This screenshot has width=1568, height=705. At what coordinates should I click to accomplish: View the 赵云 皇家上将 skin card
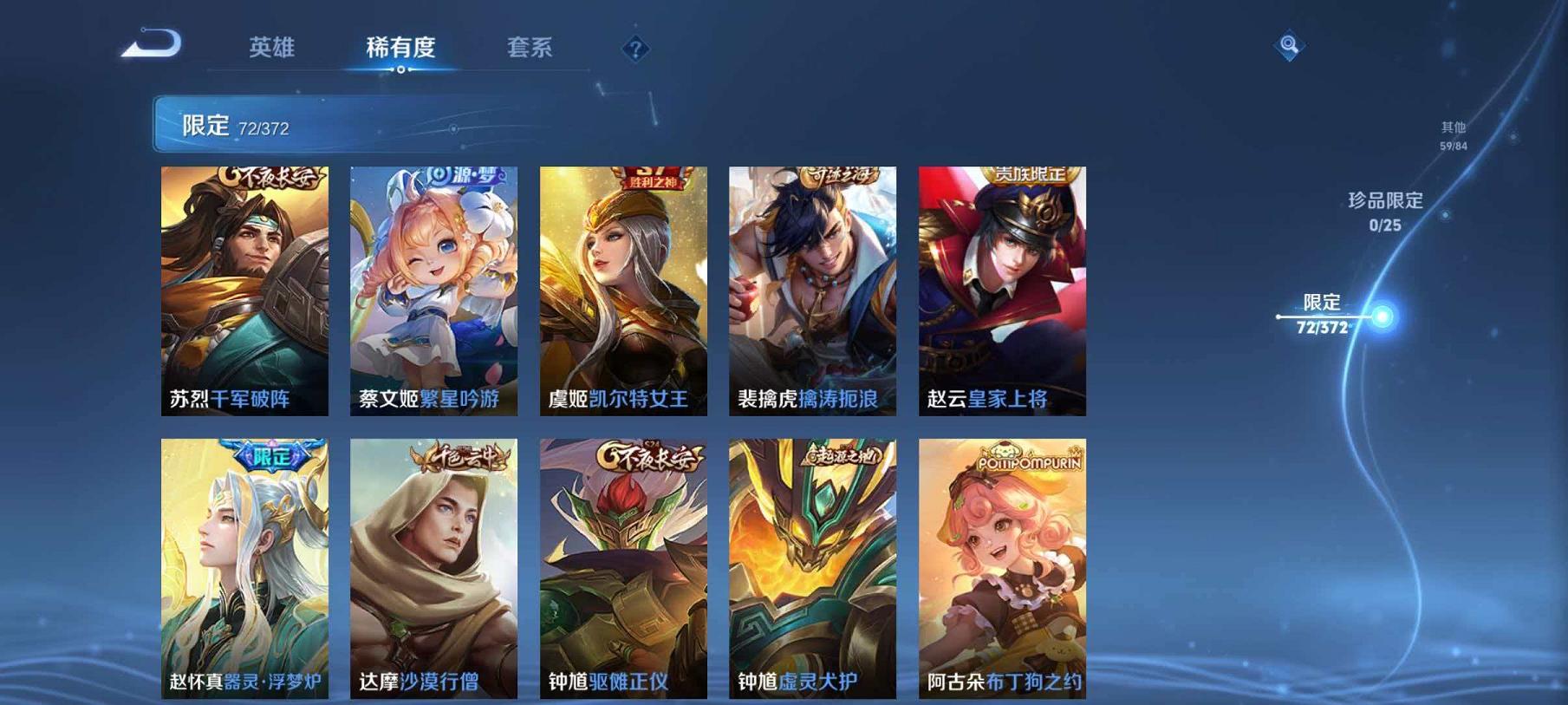pos(1000,286)
